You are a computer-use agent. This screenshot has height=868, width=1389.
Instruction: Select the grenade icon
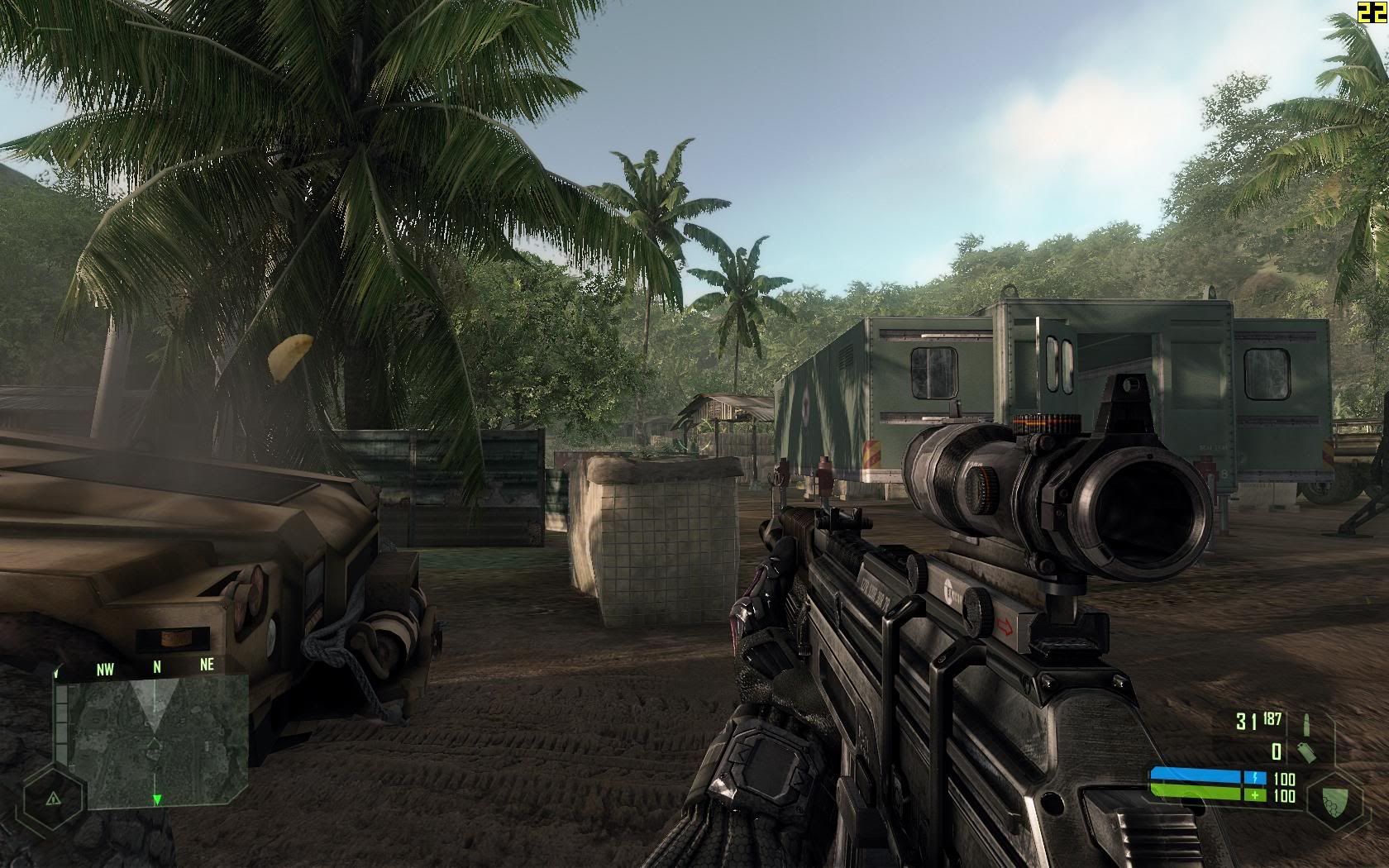point(1308,751)
